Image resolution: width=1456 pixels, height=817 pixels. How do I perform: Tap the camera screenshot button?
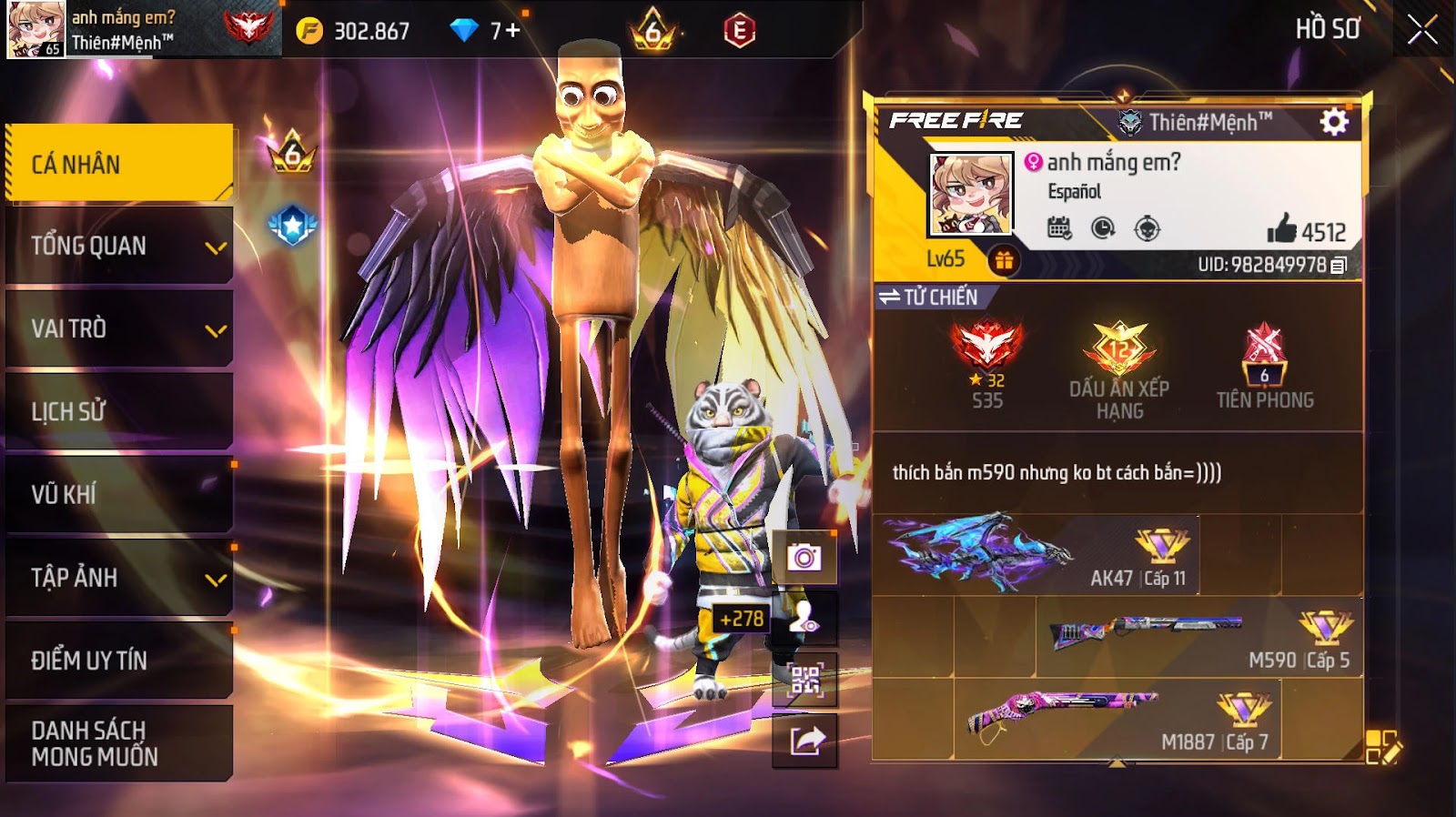click(804, 557)
